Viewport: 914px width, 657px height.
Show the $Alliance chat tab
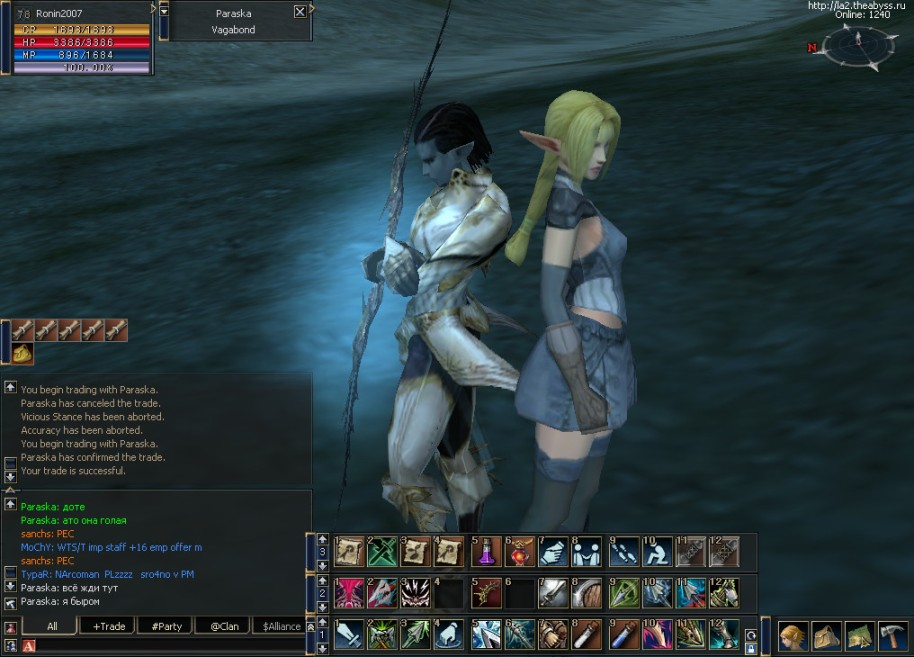click(279, 626)
